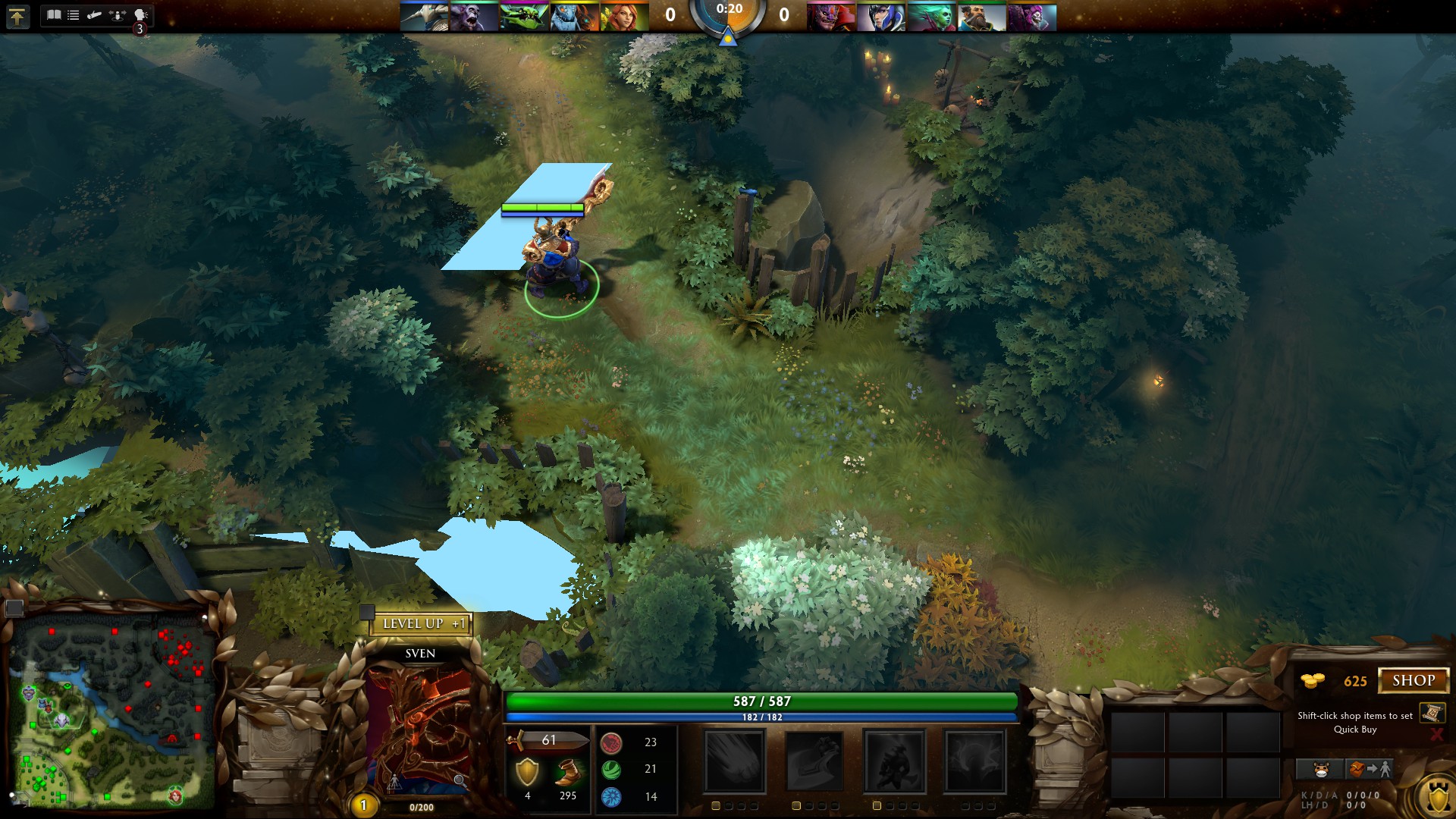Click the Town Portal Scroll quick buy icon

pyautogui.click(x=1432, y=712)
